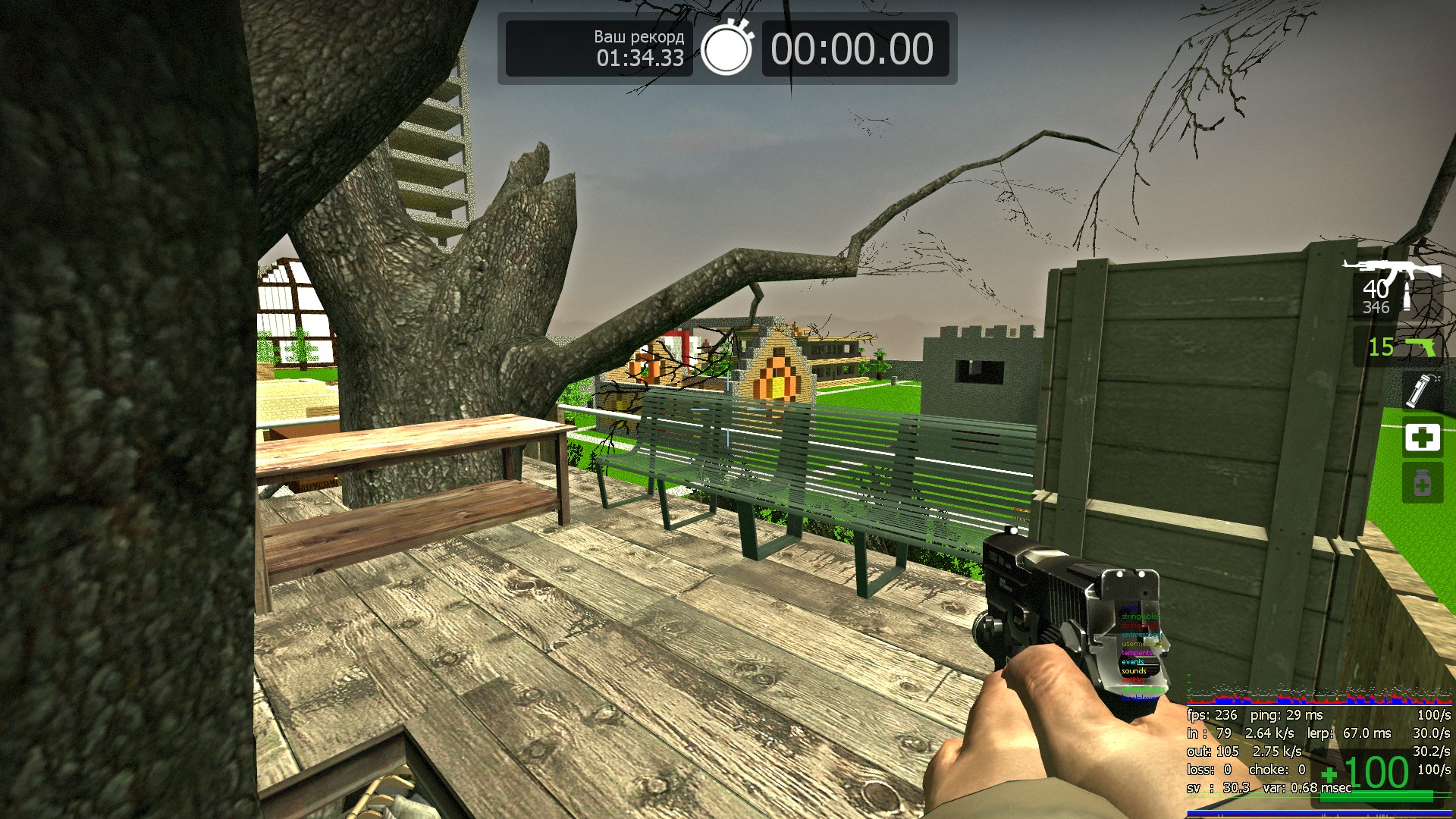The height and width of the screenshot is (819, 1456).
Task: Choose the greyed pain pills slot
Action: (x=1422, y=483)
